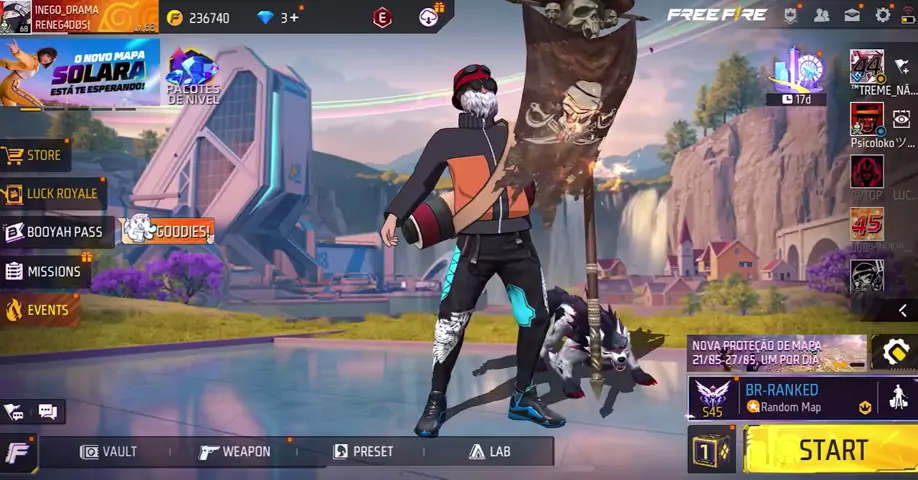918x480 pixels.
Task: Open the friends list icon
Action: coord(821,15)
